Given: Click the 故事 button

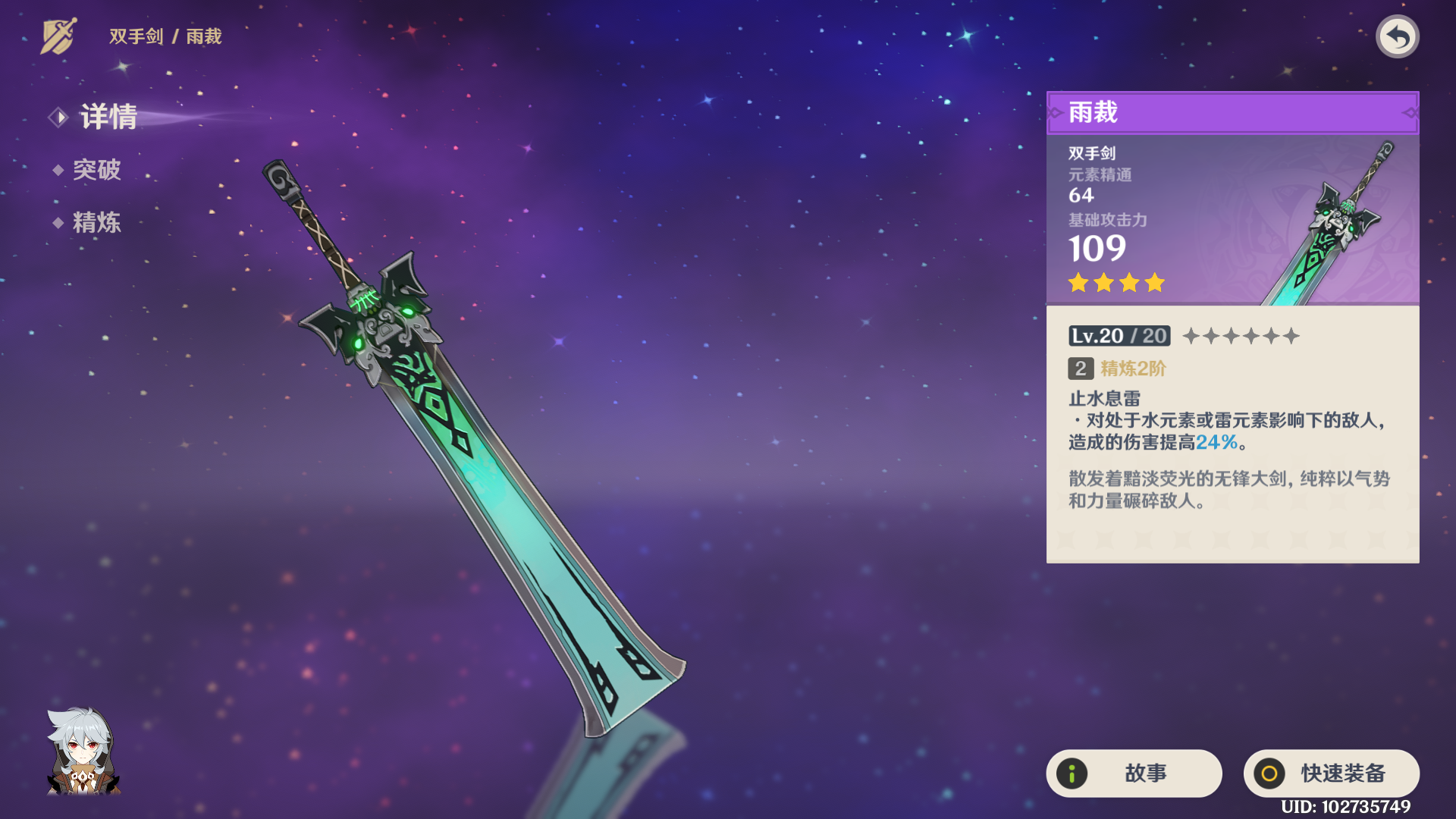Looking at the screenshot, I should pyautogui.click(x=1132, y=773).
